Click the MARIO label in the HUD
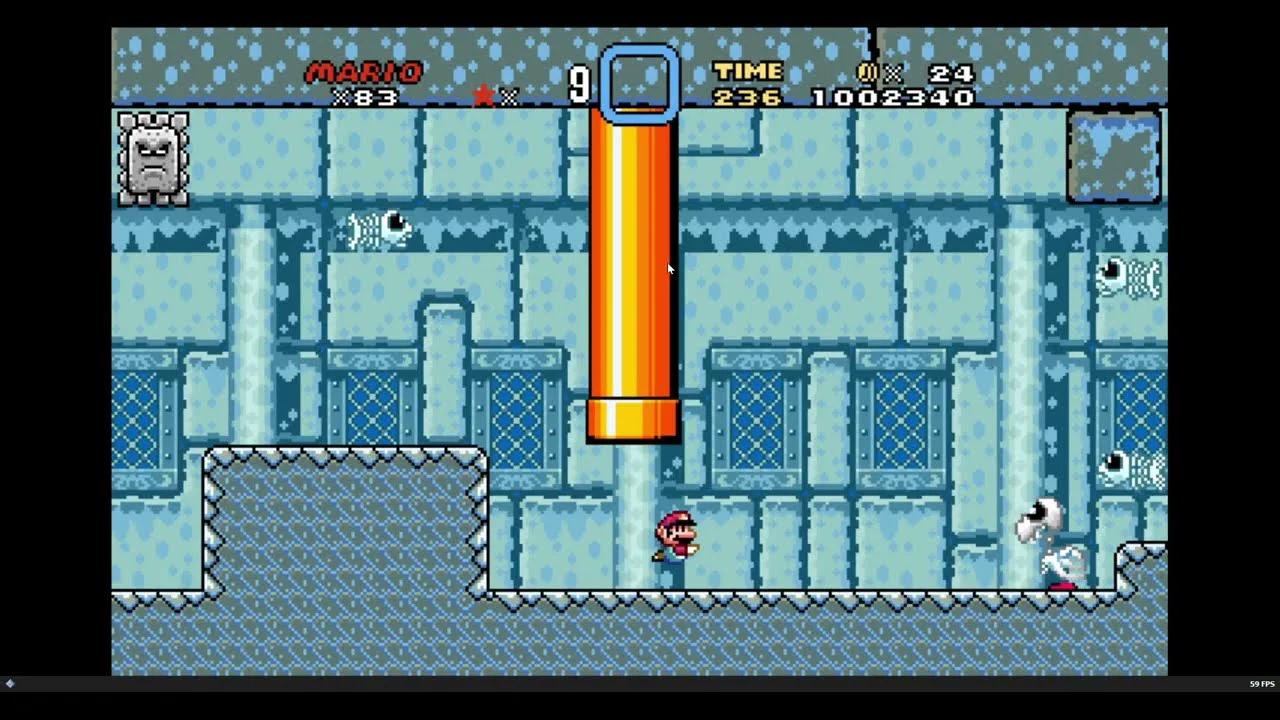The height and width of the screenshot is (720, 1280). 365,70
